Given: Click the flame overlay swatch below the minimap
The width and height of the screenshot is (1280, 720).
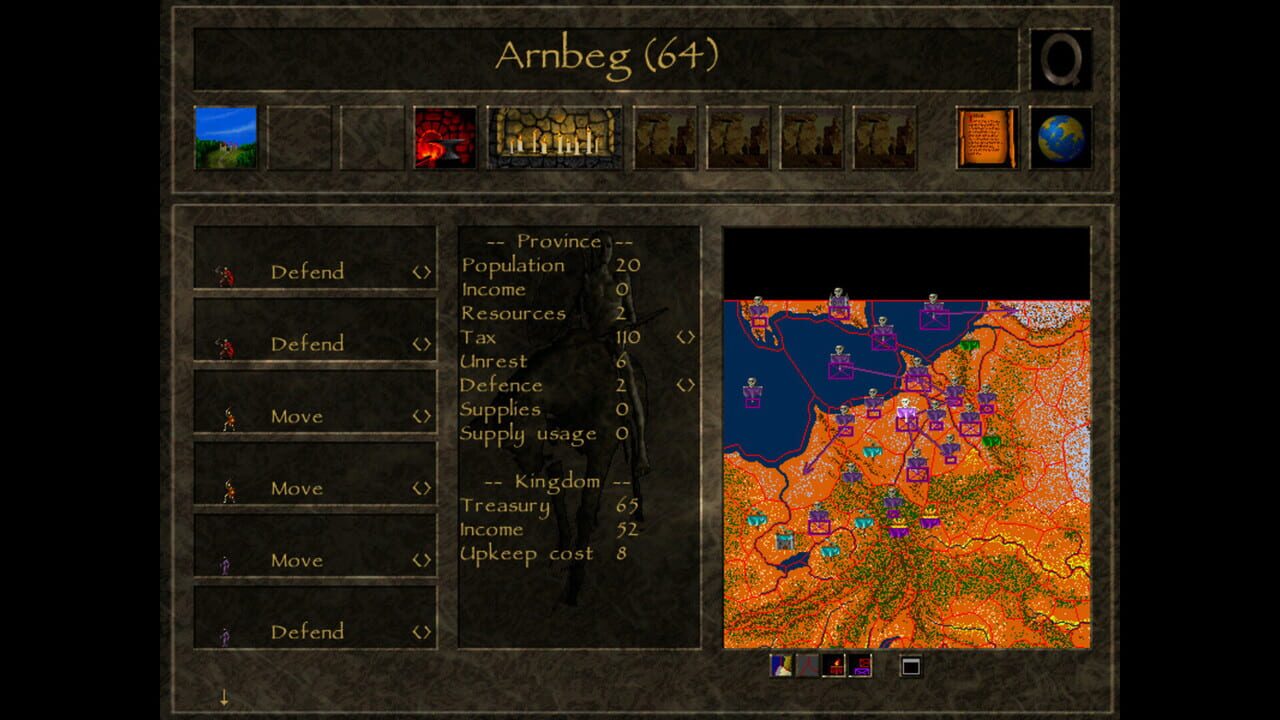Looking at the screenshot, I should pyautogui.click(x=833, y=665).
